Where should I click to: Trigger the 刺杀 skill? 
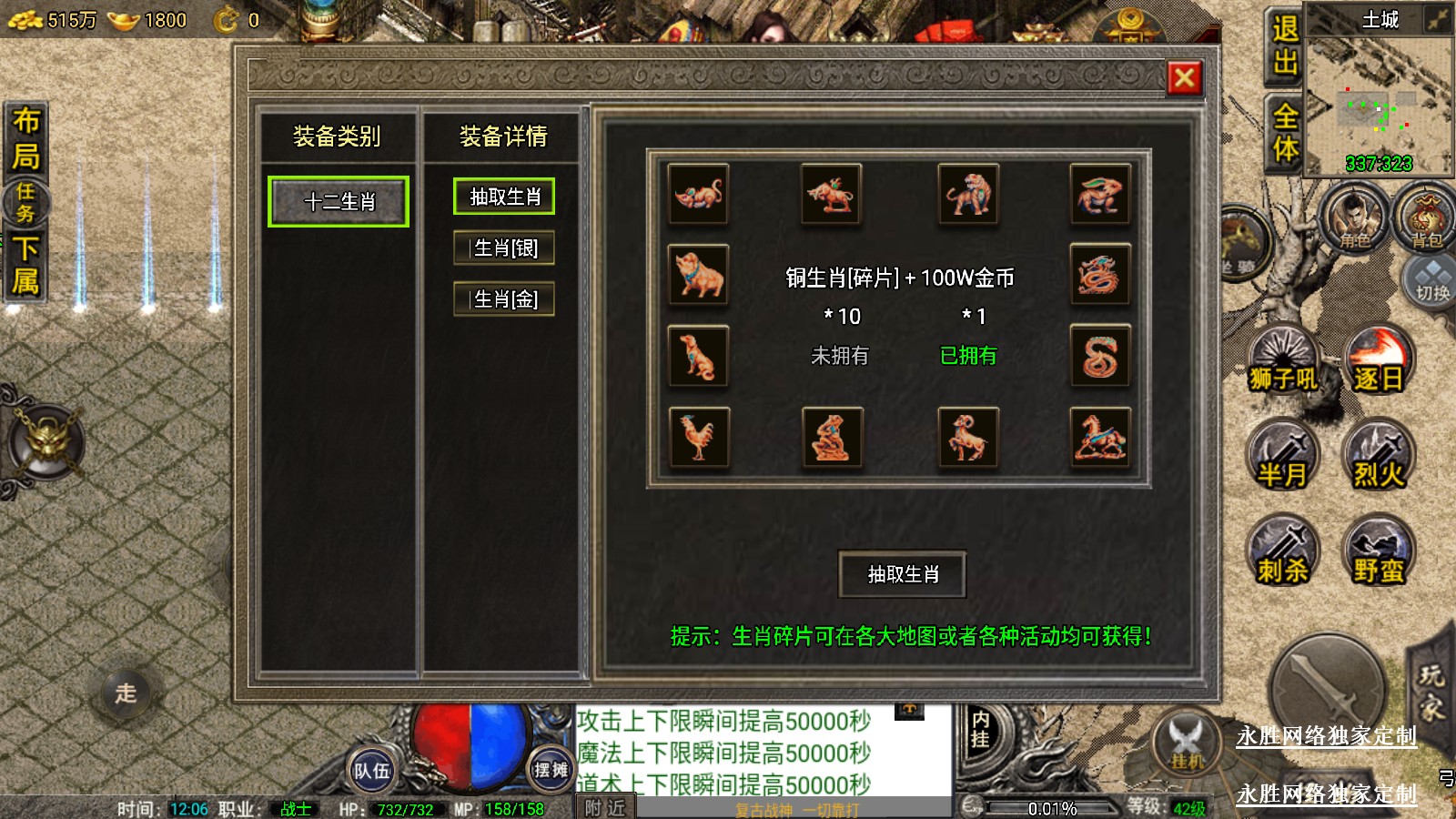click(1283, 552)
